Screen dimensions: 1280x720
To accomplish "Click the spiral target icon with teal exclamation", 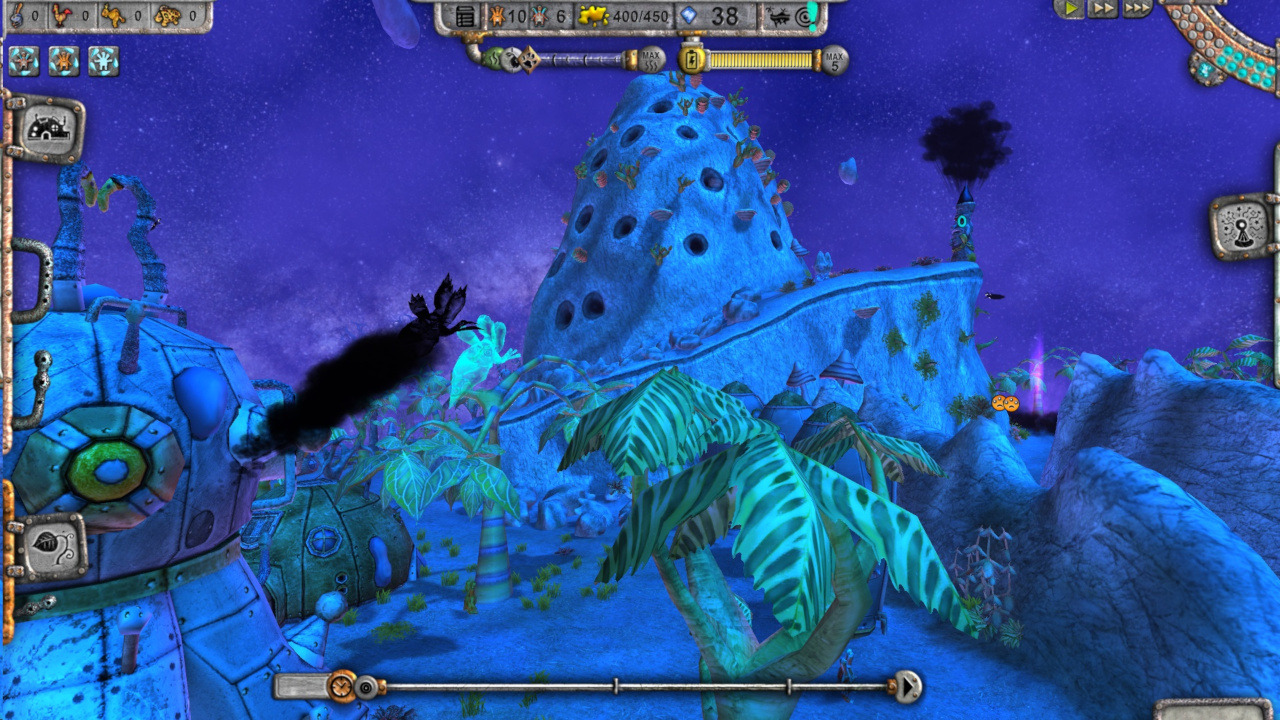I will click(x=803, y=15).
